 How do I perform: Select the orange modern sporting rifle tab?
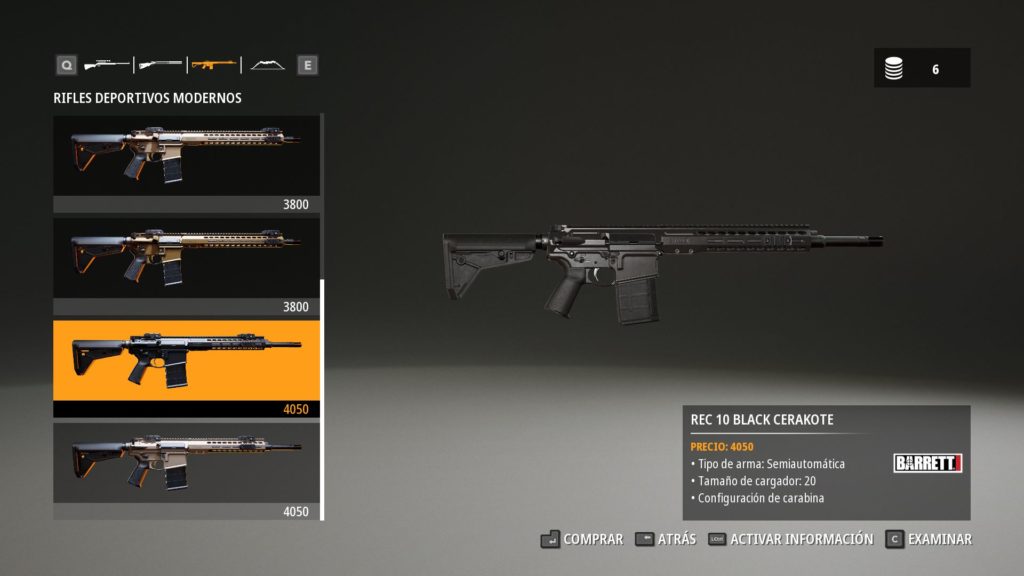pos(214,65)
